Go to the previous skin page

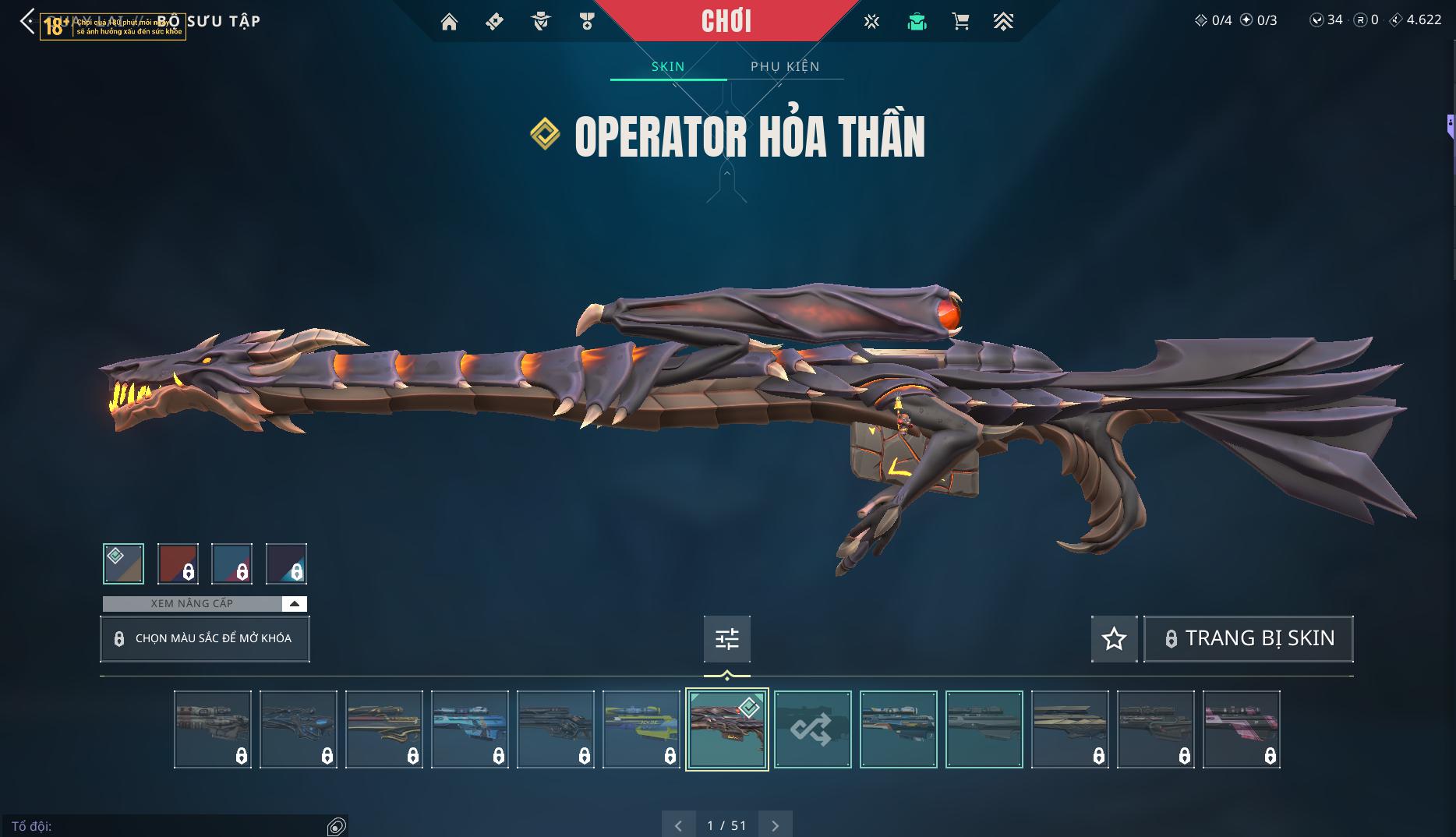[678, 825]
